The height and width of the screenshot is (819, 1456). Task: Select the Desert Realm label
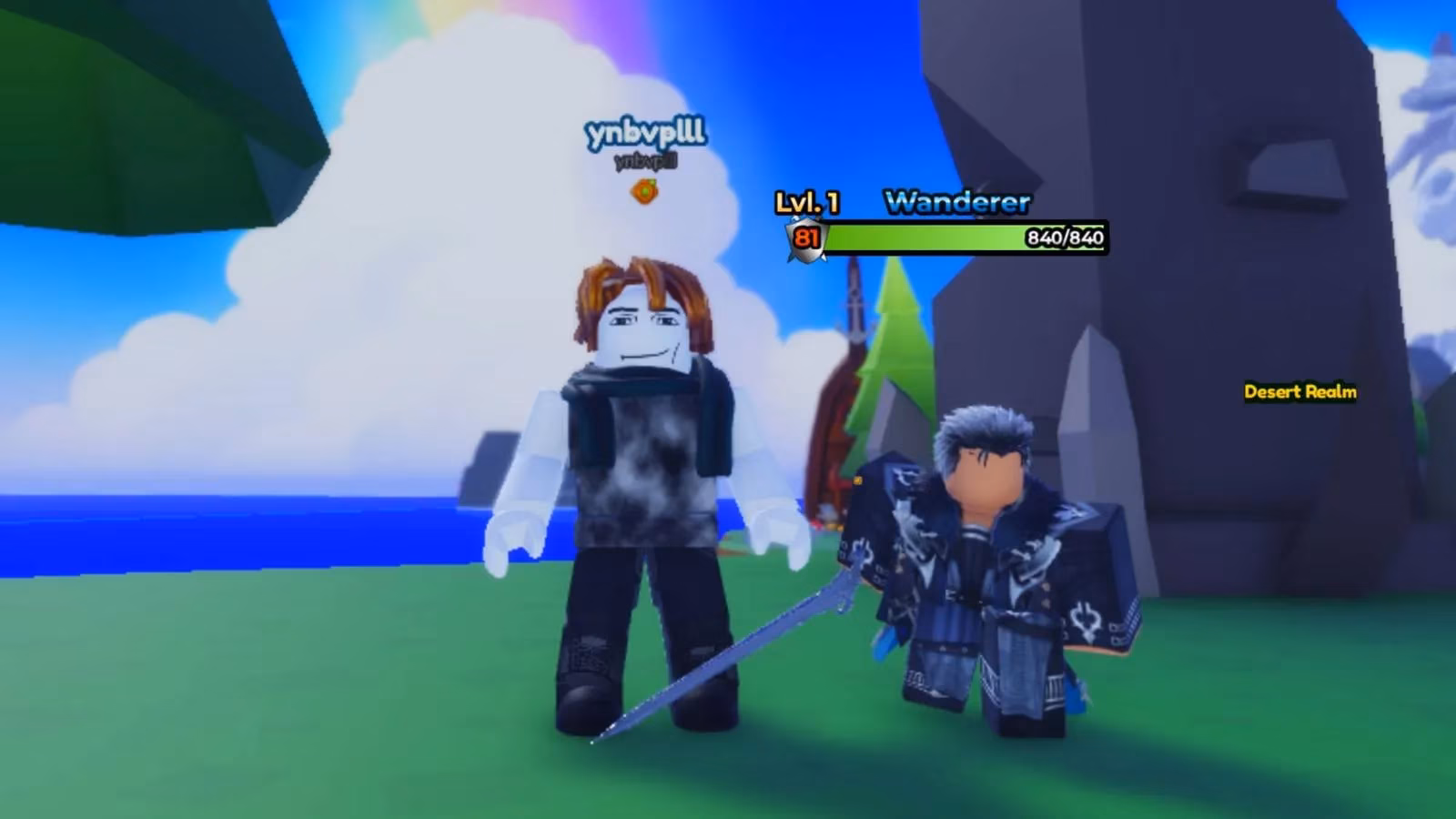point(1299,393)
